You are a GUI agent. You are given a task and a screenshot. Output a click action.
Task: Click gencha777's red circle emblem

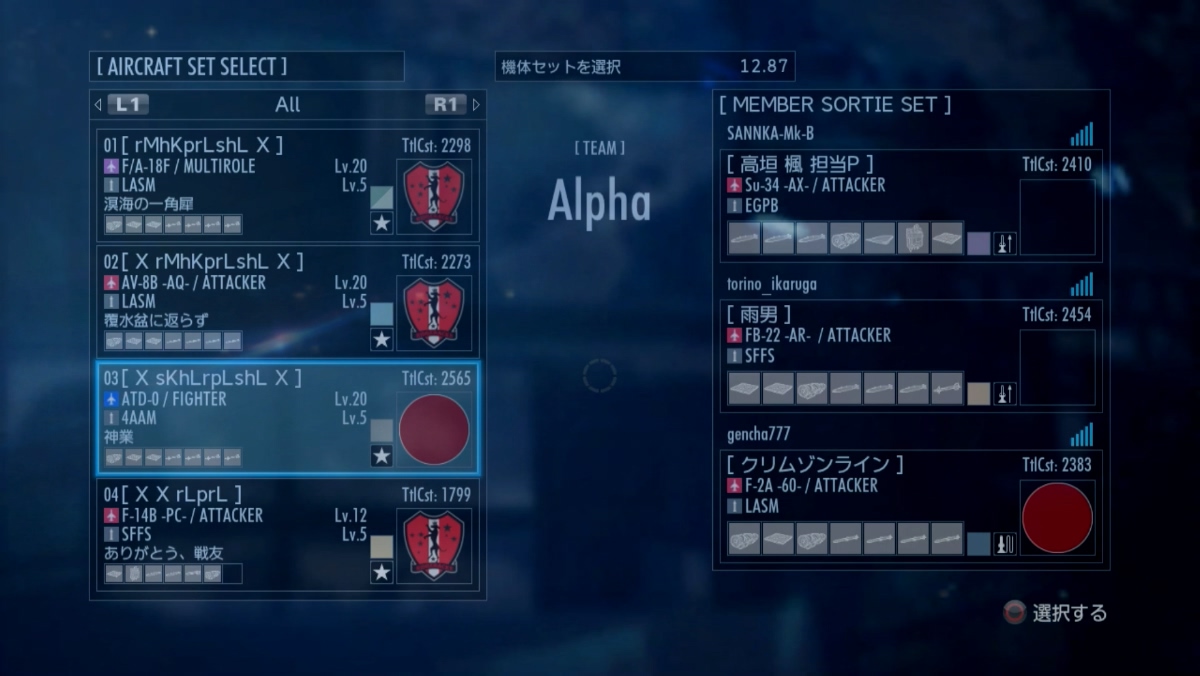click(x=1057, y=518)
